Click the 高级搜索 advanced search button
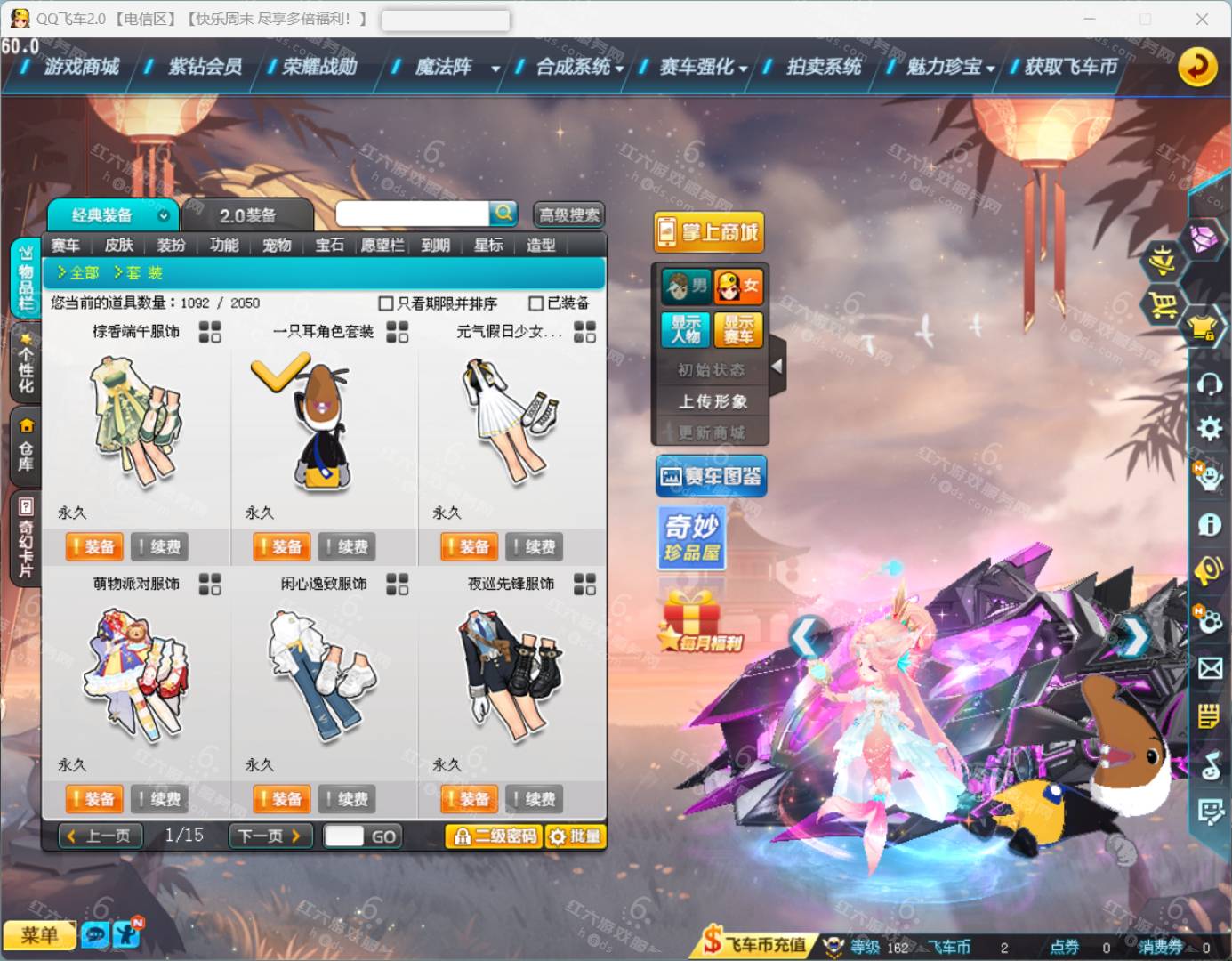Viewport: 1232px width, 961px height. pyautogui.click(x=569, y=214)
